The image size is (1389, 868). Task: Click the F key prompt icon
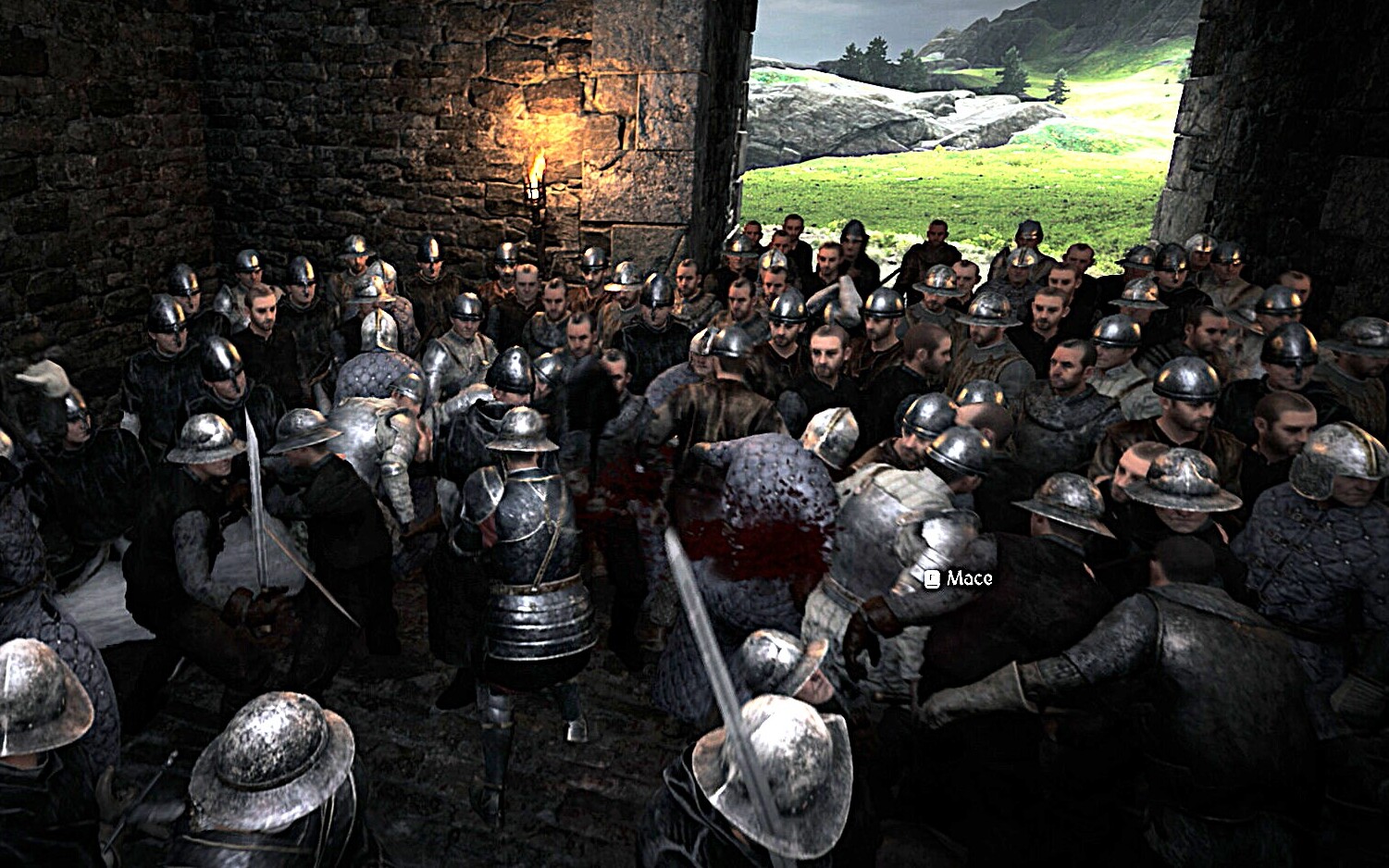(x=932, y=579)
